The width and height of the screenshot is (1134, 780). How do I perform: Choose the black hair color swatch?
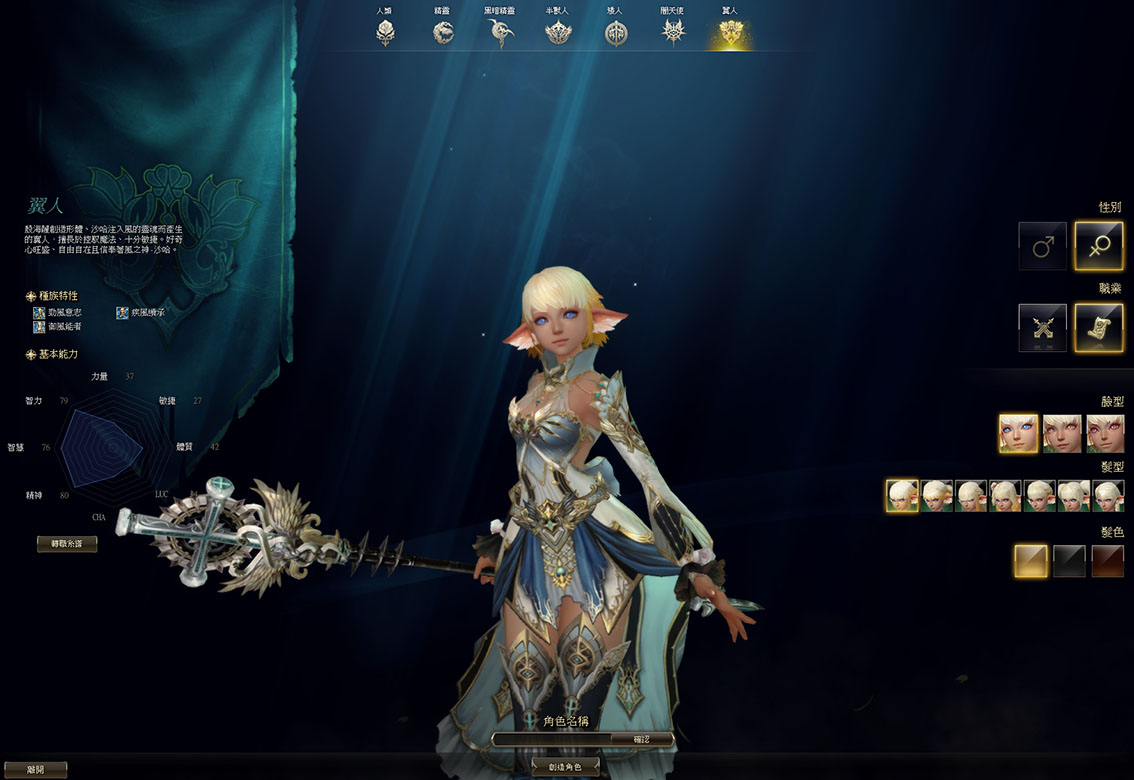click(x=1069, y=561)
